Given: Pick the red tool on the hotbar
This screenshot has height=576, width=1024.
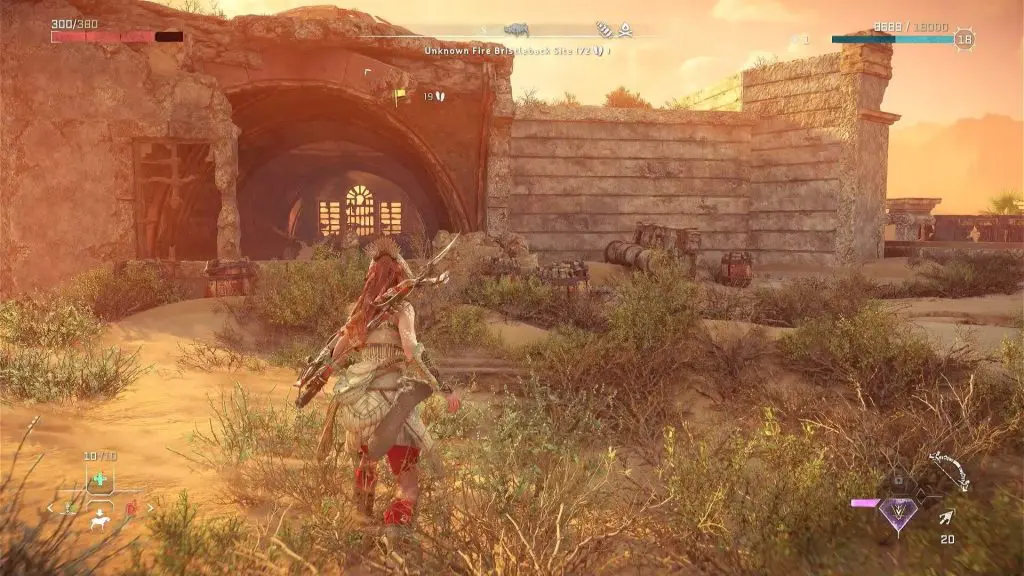Looking at the screenshot, I should 131,508.
